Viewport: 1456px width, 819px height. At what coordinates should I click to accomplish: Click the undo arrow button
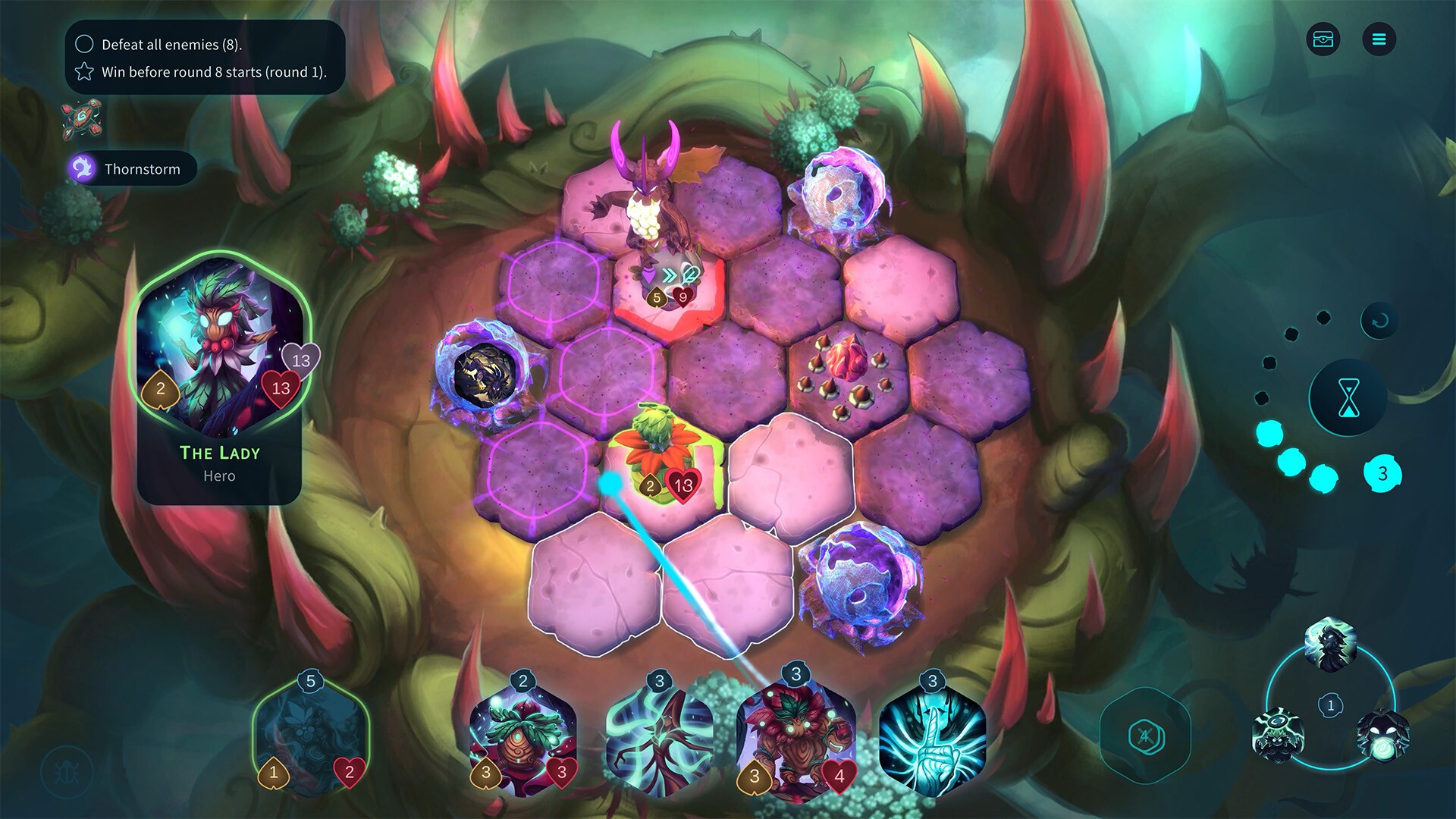(1379, 321)
